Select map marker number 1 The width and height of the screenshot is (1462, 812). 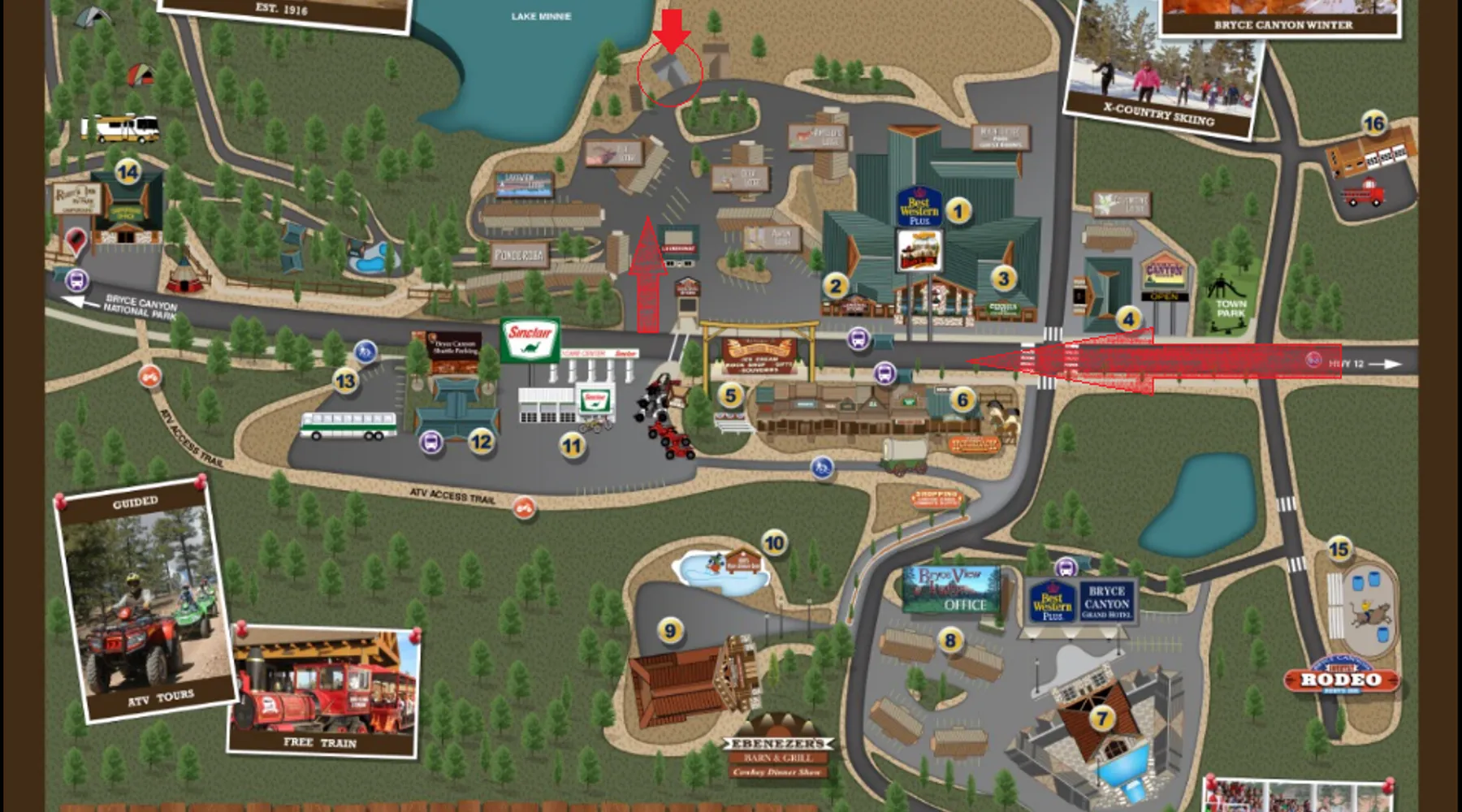958,212
